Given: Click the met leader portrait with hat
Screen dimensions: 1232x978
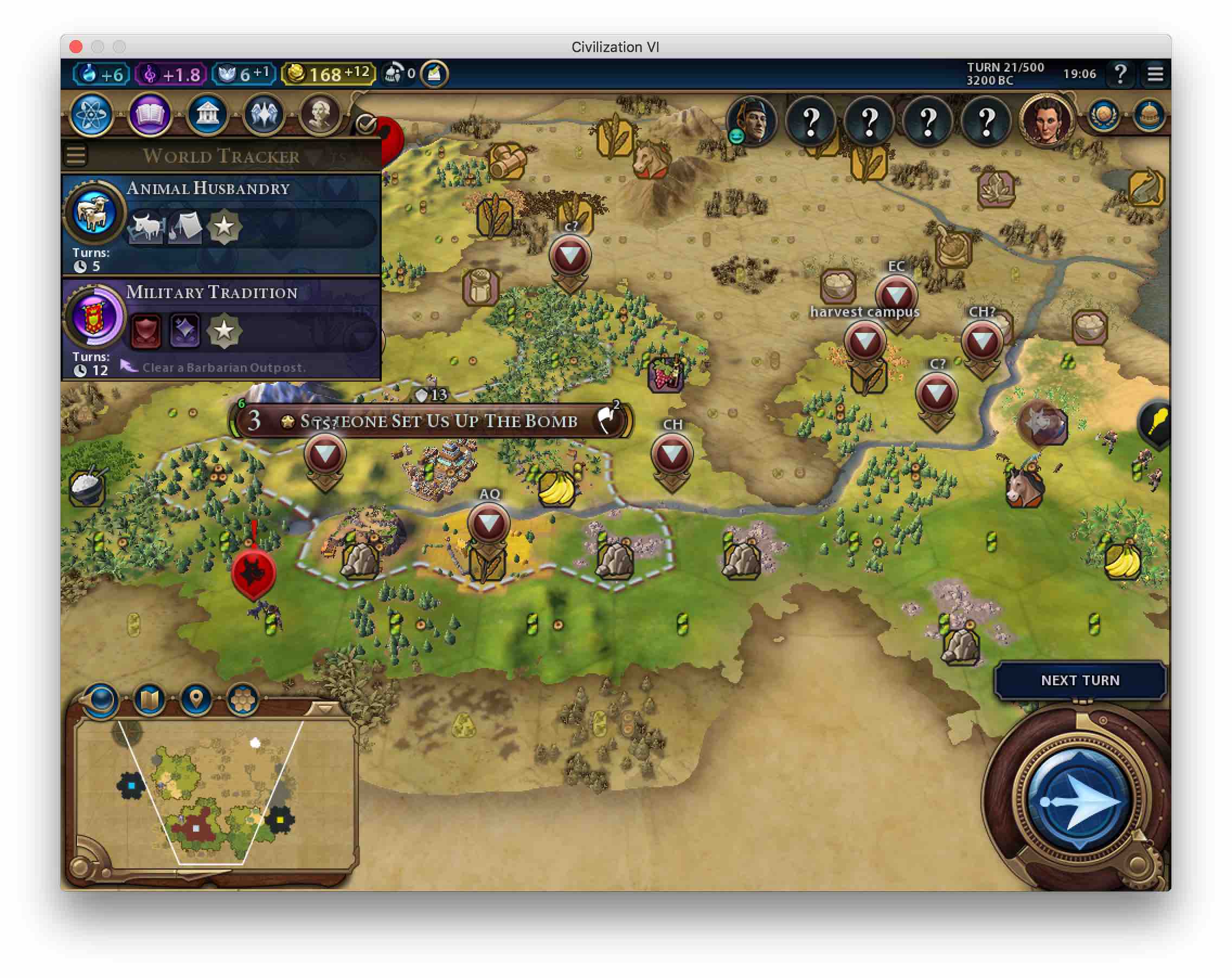Looking at the screenshot, I should [x=752, y=121].
